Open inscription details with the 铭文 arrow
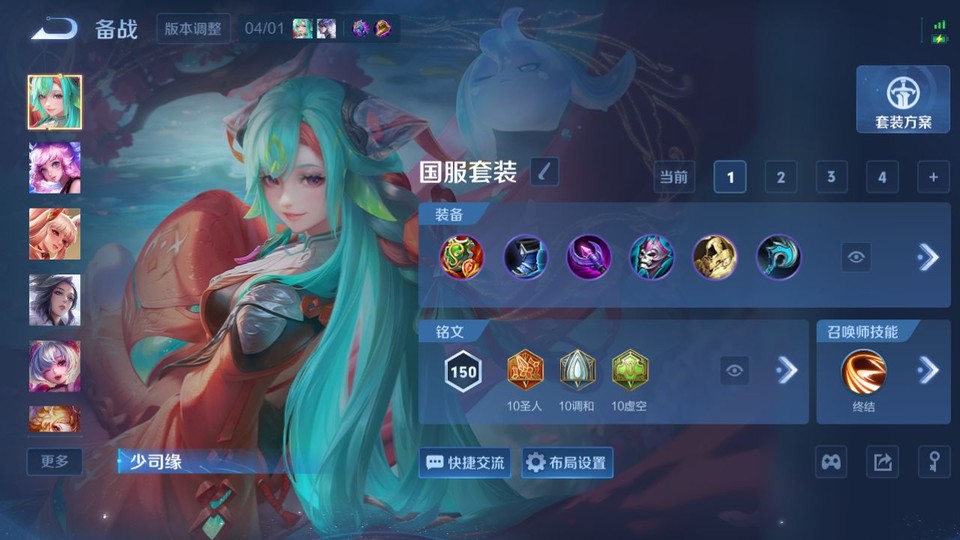The width and height of the screenshot is (960, 540). [x=787, y=371]
